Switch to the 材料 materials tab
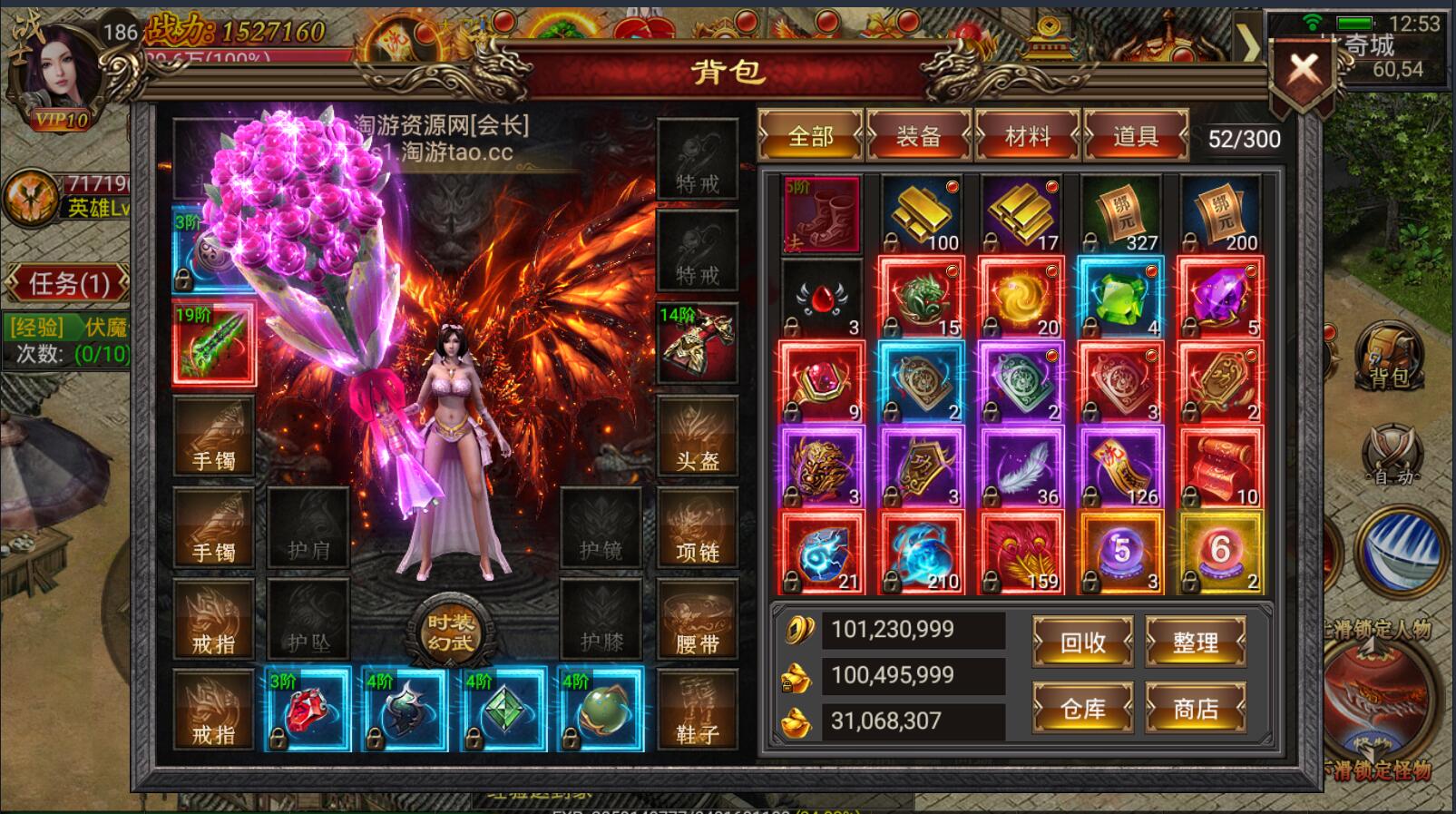This screenshot has height=814, width=1456. (x=1028, y=136)
